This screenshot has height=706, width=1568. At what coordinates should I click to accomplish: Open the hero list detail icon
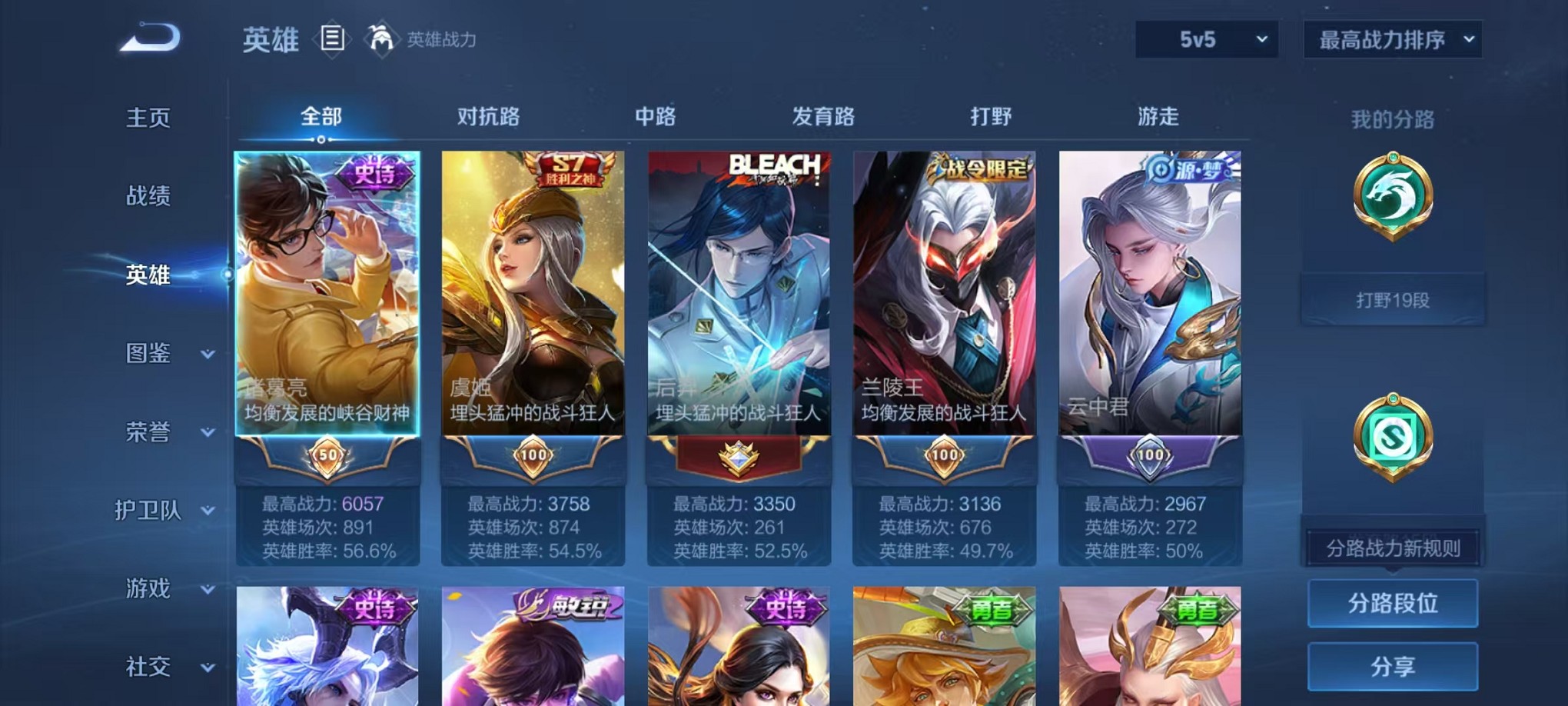334,38
